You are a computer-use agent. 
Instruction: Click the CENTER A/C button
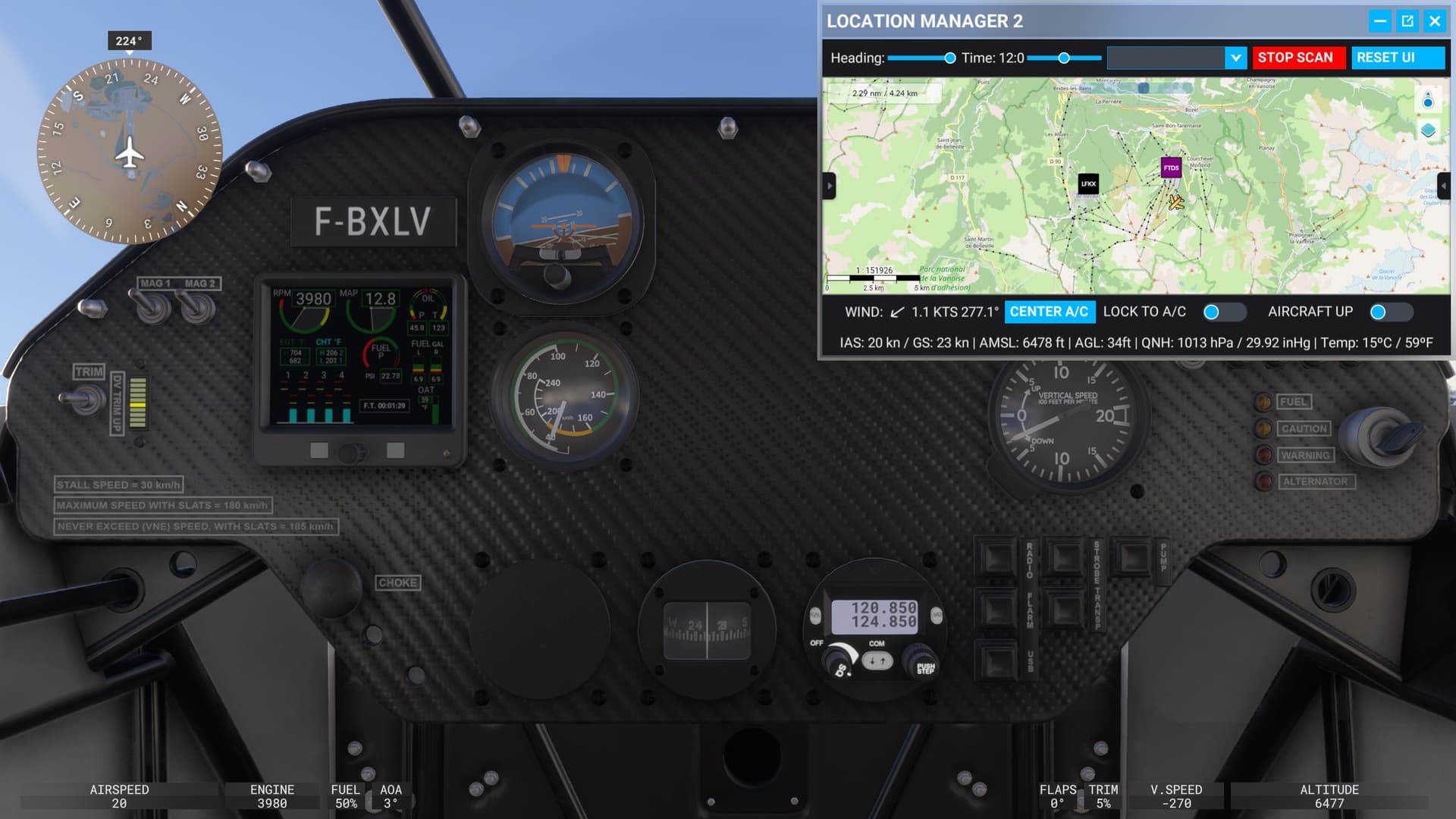click(x=1050, y=312)
